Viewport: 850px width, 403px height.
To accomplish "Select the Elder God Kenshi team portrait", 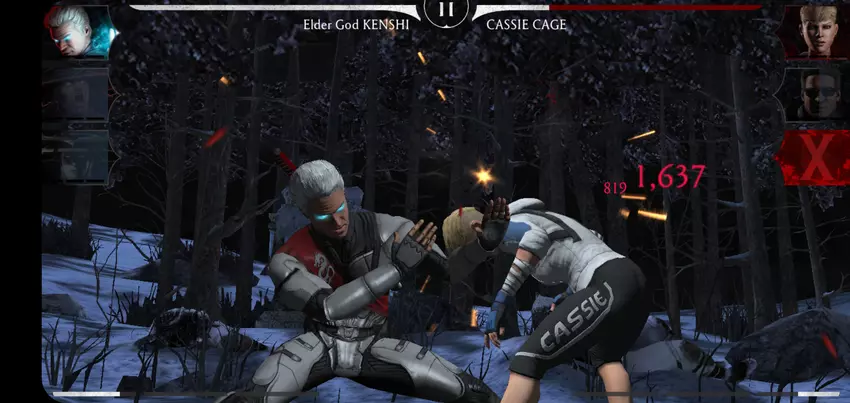I will 75,31.
